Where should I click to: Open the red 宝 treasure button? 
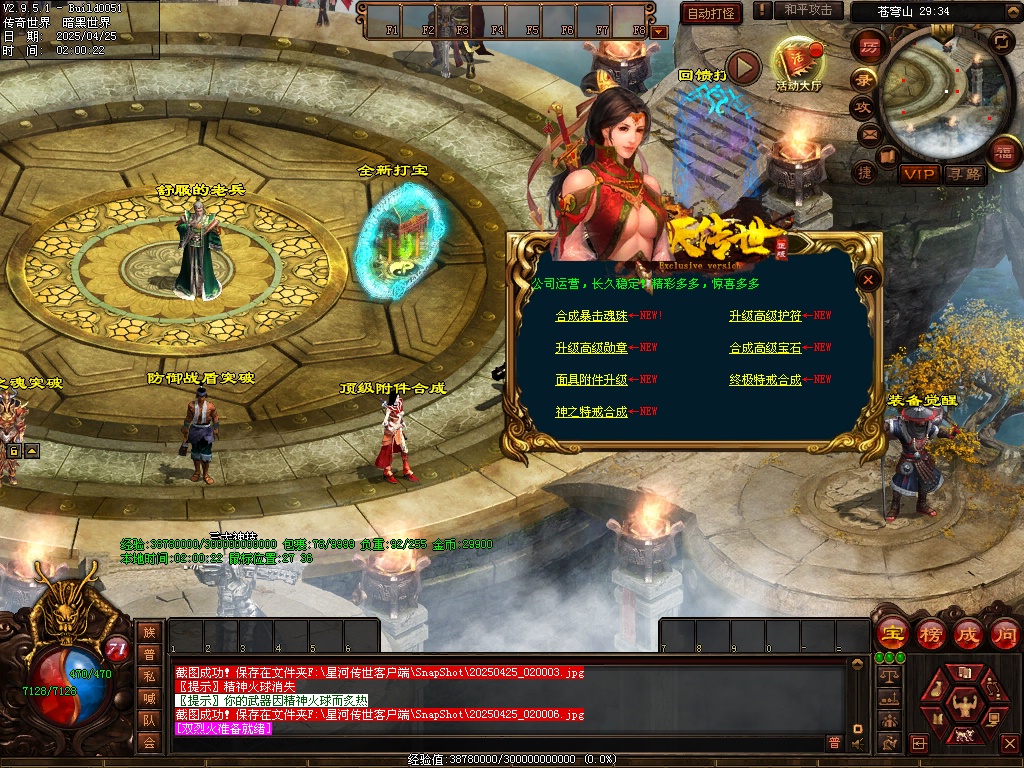891,633
